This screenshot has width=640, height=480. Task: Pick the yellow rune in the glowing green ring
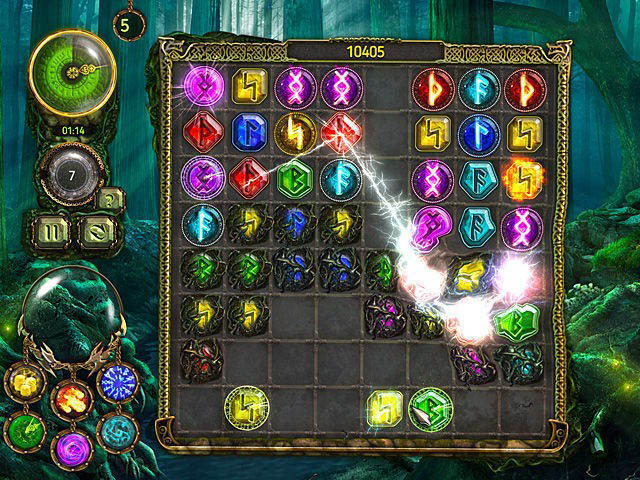(245, 405)
